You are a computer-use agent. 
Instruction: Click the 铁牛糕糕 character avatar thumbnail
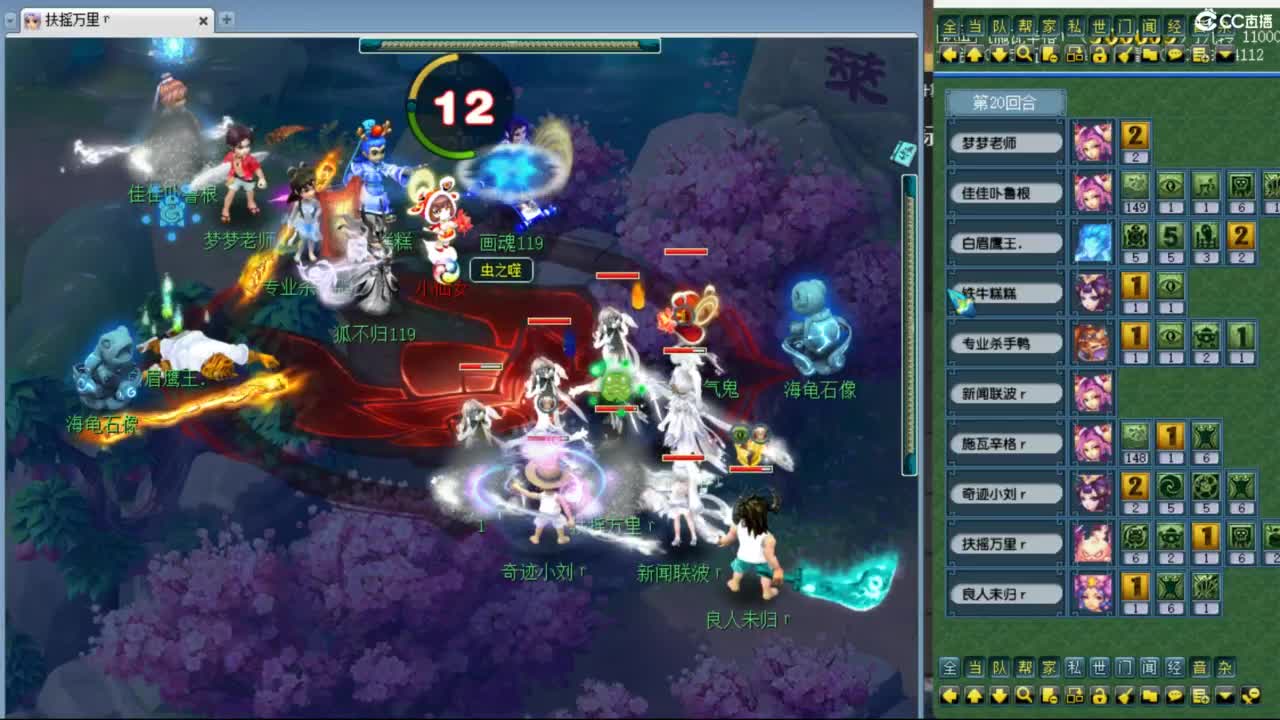[1093, 291]
